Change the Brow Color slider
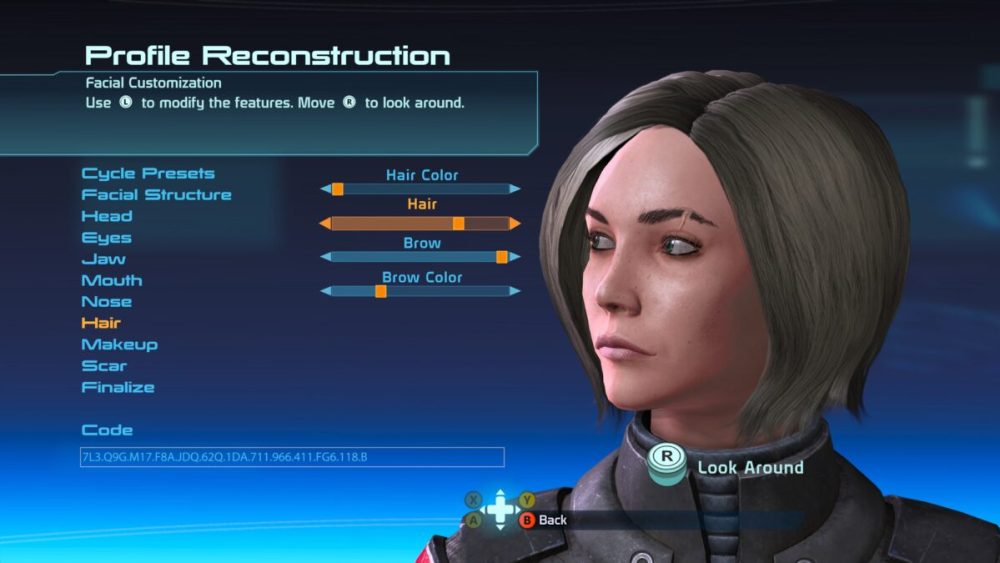Image resolution: width=1000 pixels, height=563 pixels. pos(420,291)
